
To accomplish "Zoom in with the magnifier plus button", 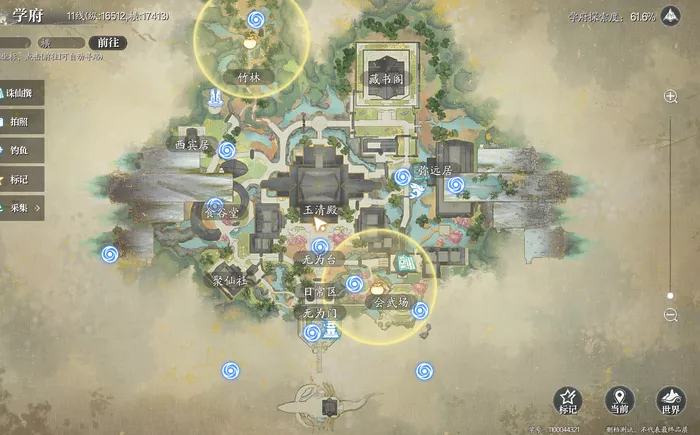I will [671, 97].
